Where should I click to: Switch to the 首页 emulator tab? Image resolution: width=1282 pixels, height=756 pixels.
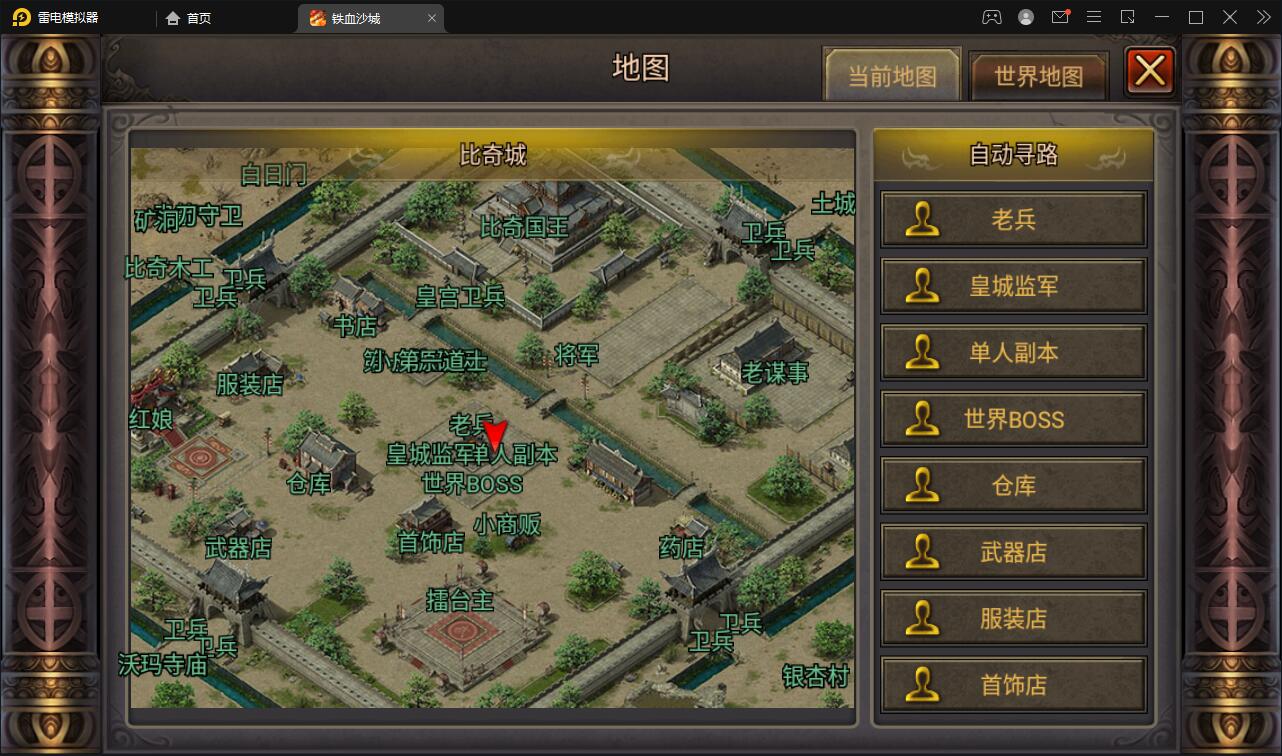tap(189, 17)
